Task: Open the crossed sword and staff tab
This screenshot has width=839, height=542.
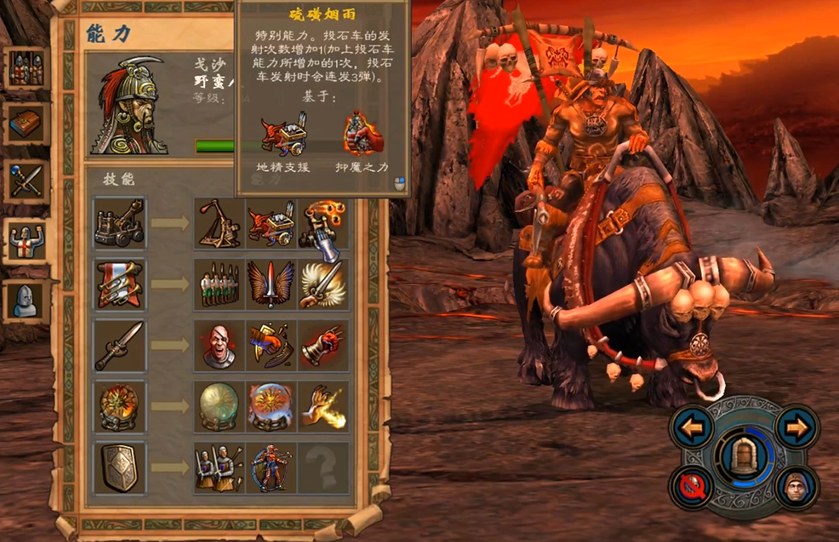Action: coord(25,183)
